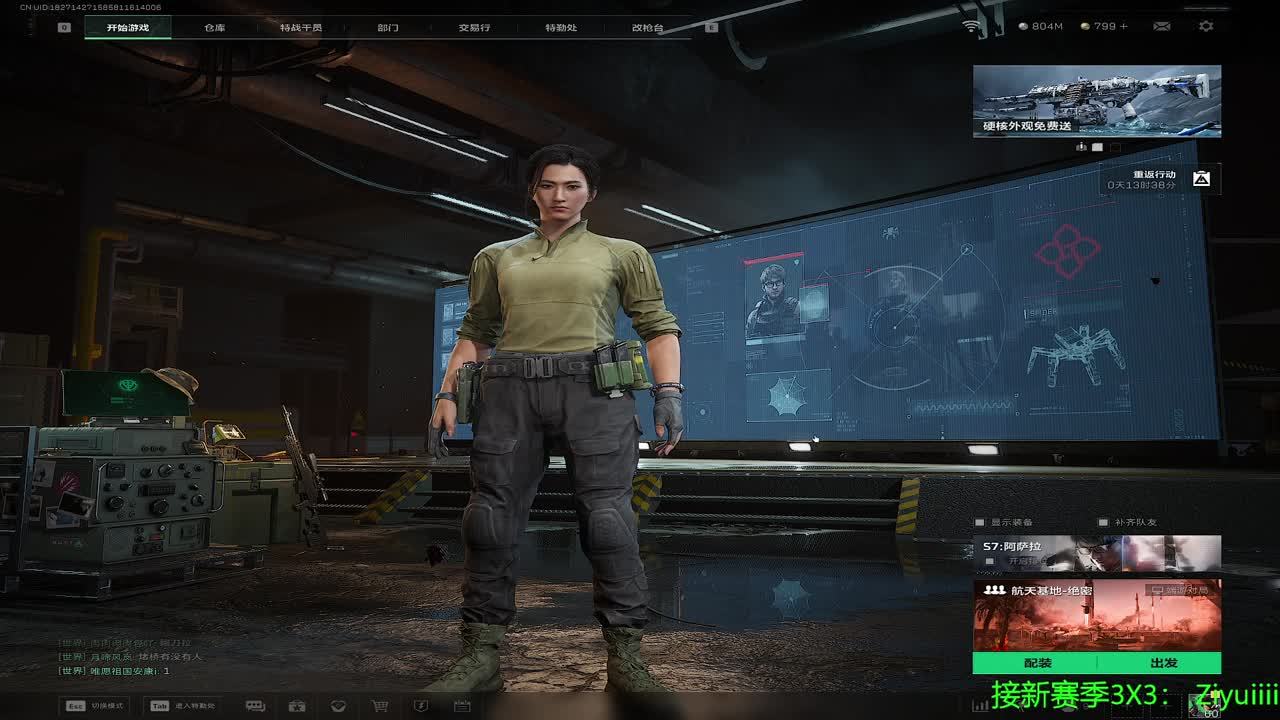Select the 部门 department tab
Screen dimensions: 1280x720
[x=388, y=27]
